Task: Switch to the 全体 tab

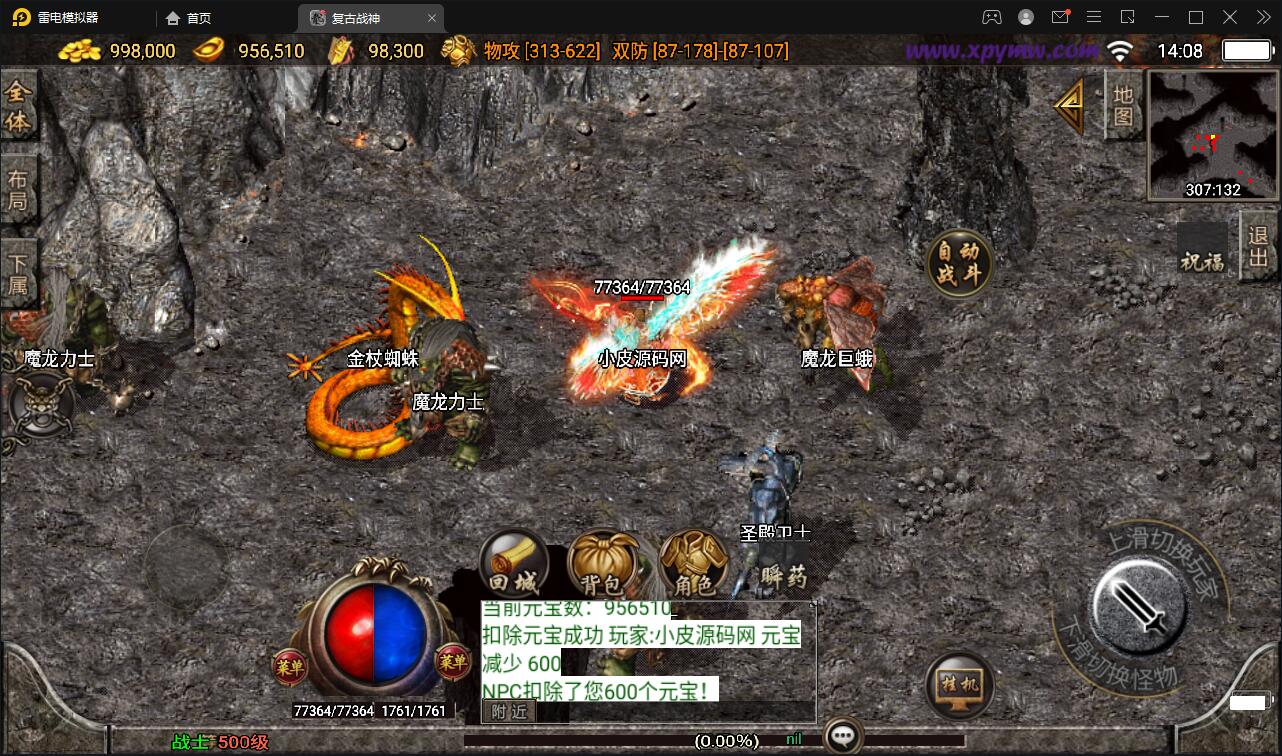Action: coord(18,107)
